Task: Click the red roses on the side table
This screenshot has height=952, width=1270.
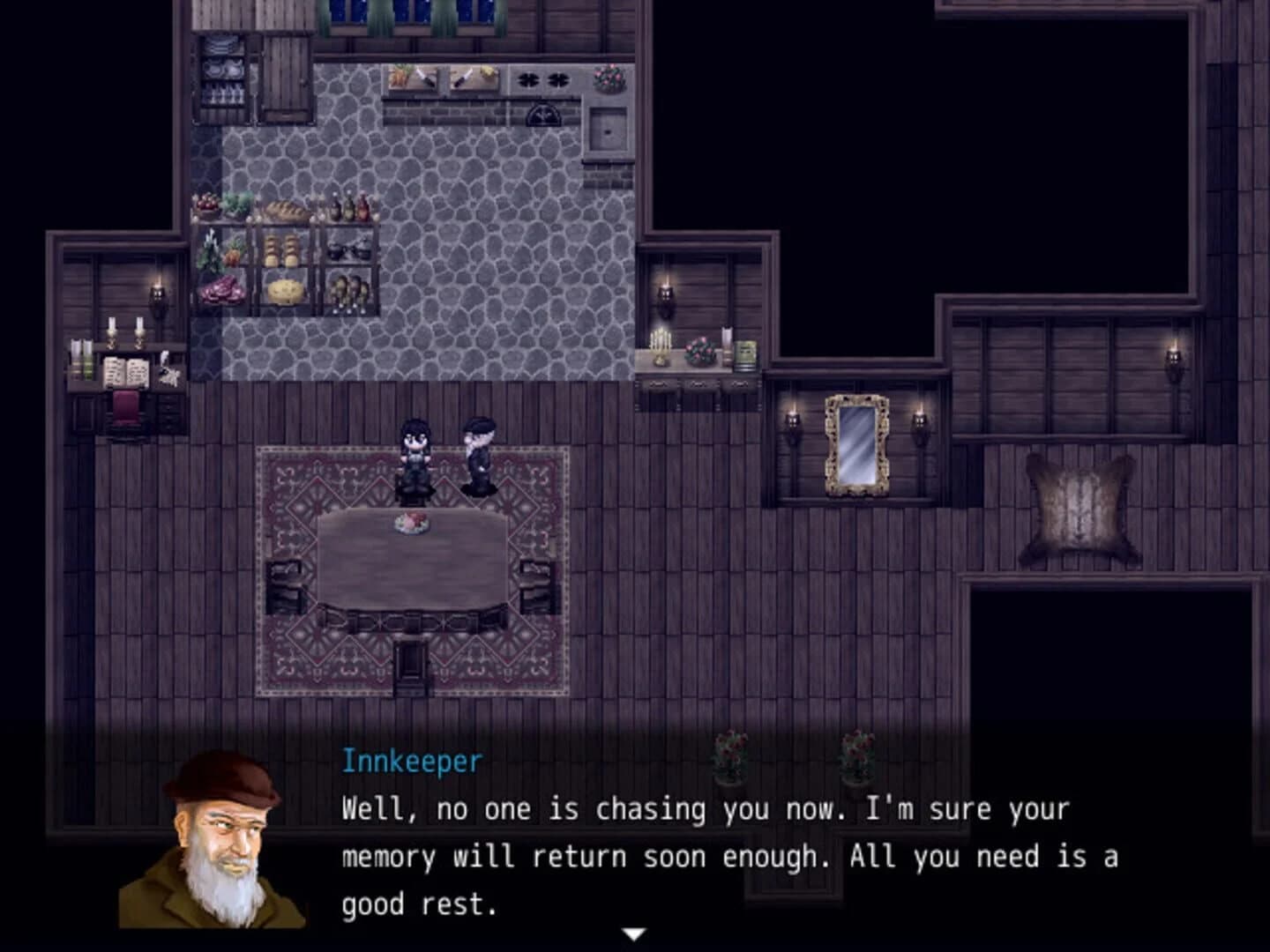Action: click(x=701, y=350)
